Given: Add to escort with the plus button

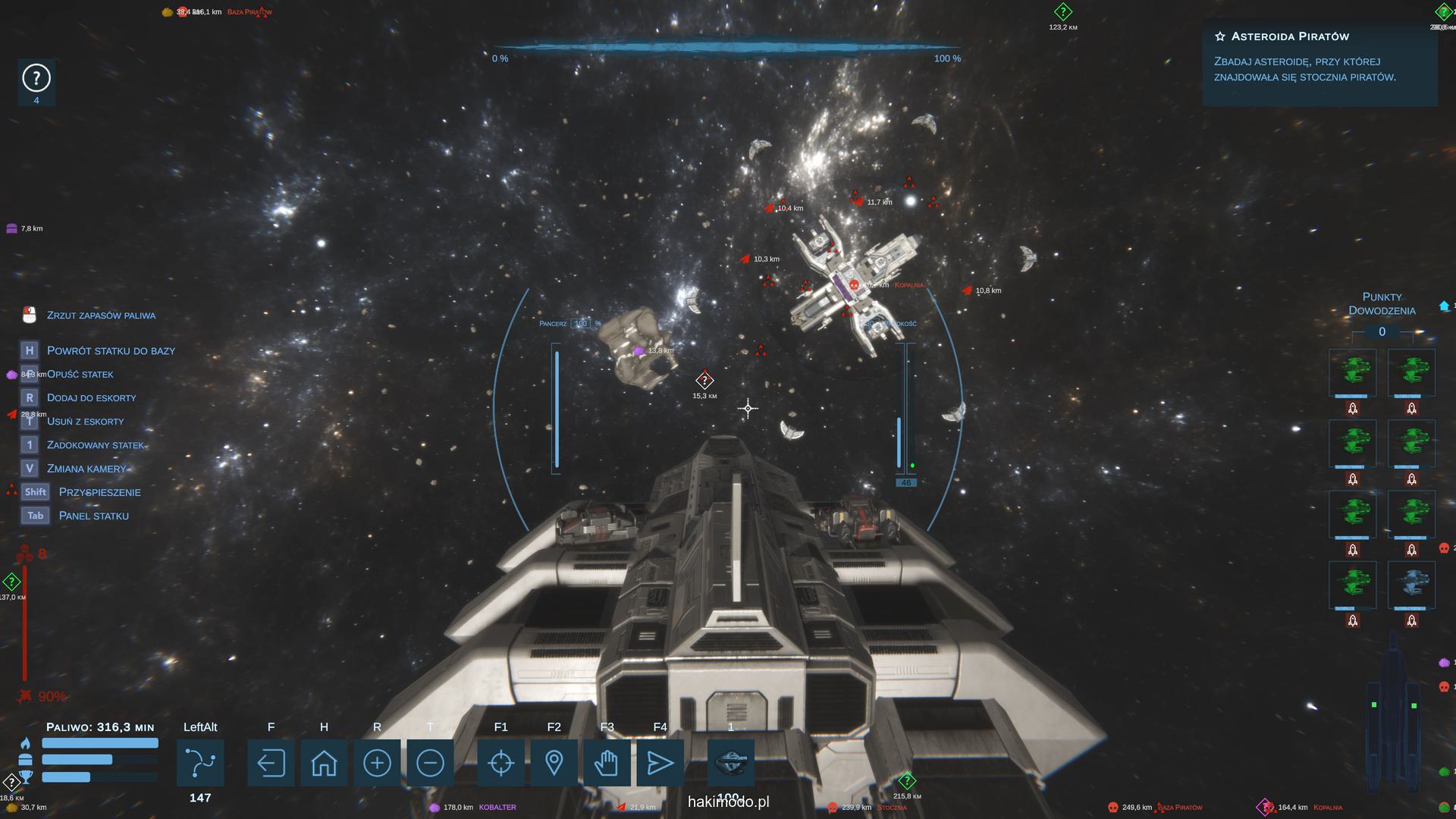Looking at the screenshot, I should click(377, 763).
